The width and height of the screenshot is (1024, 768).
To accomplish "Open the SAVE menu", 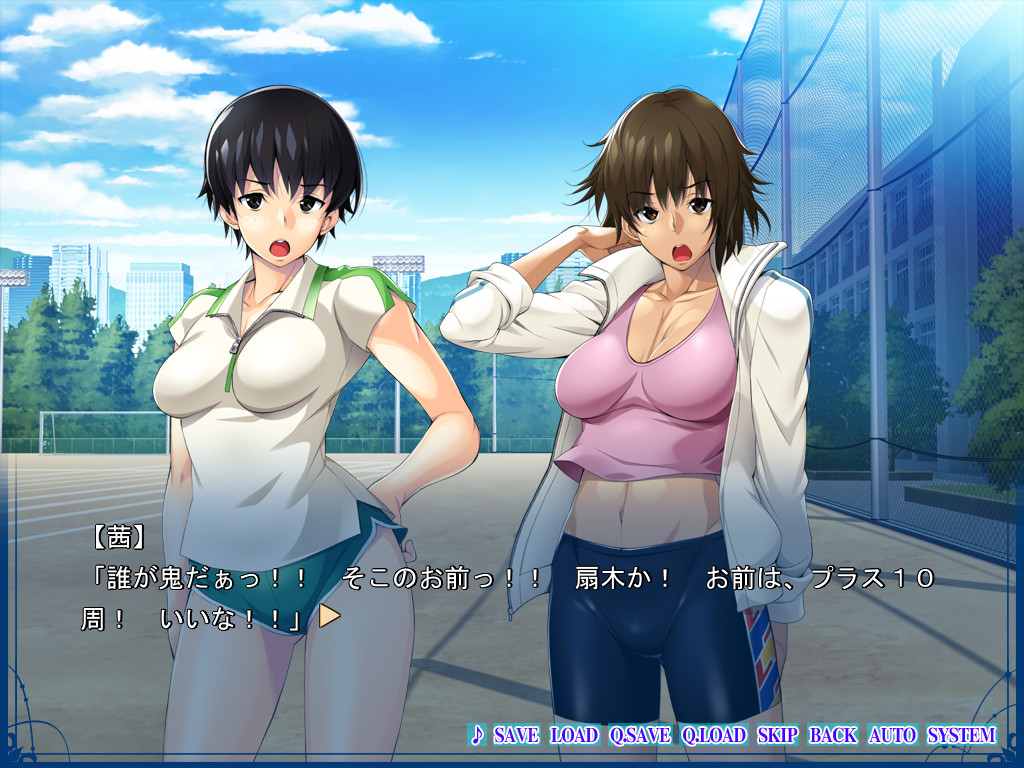I will click(x=516, y=735).
